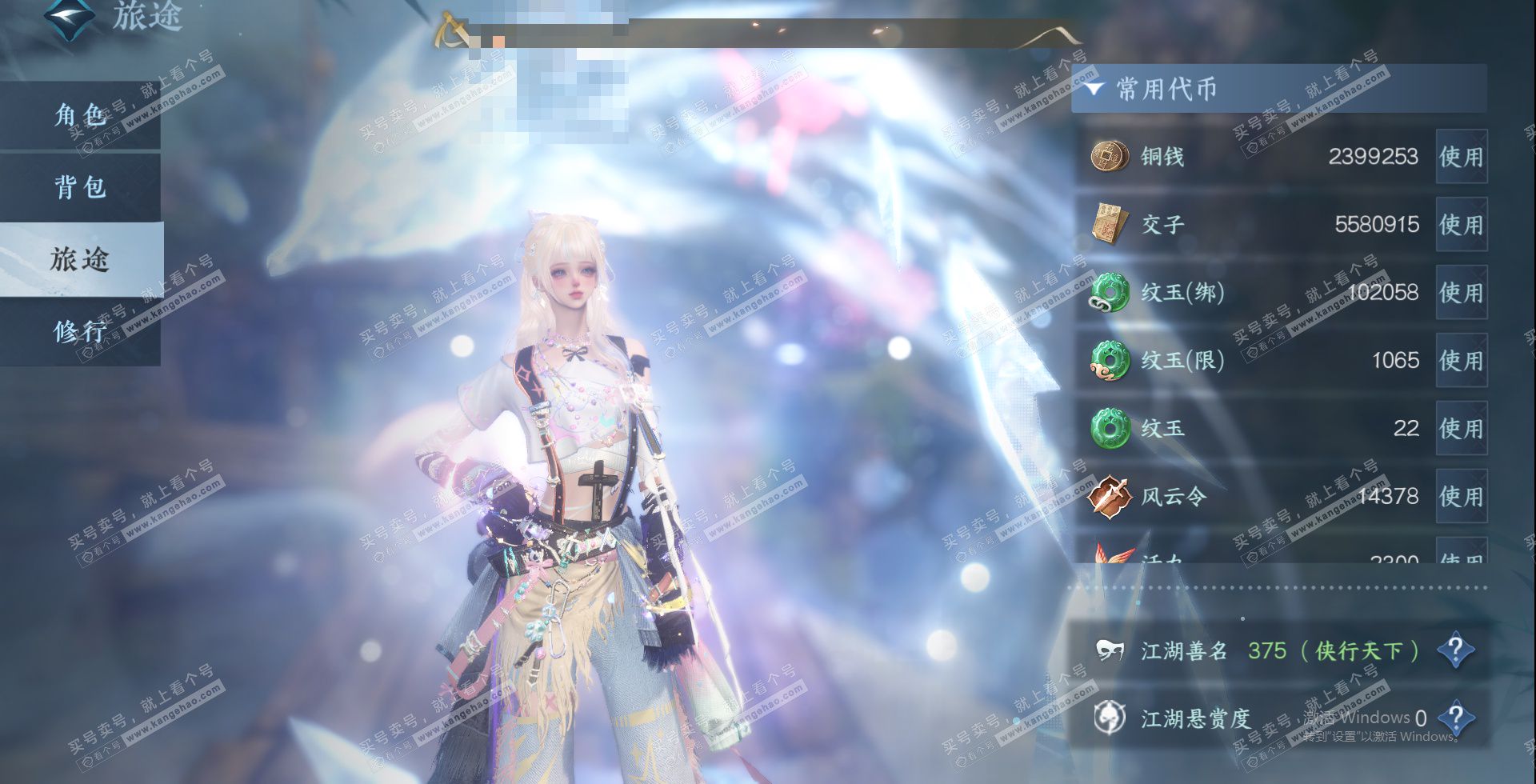
Task: Collapse the 常用代币 section header
Action: [1094, 88]
